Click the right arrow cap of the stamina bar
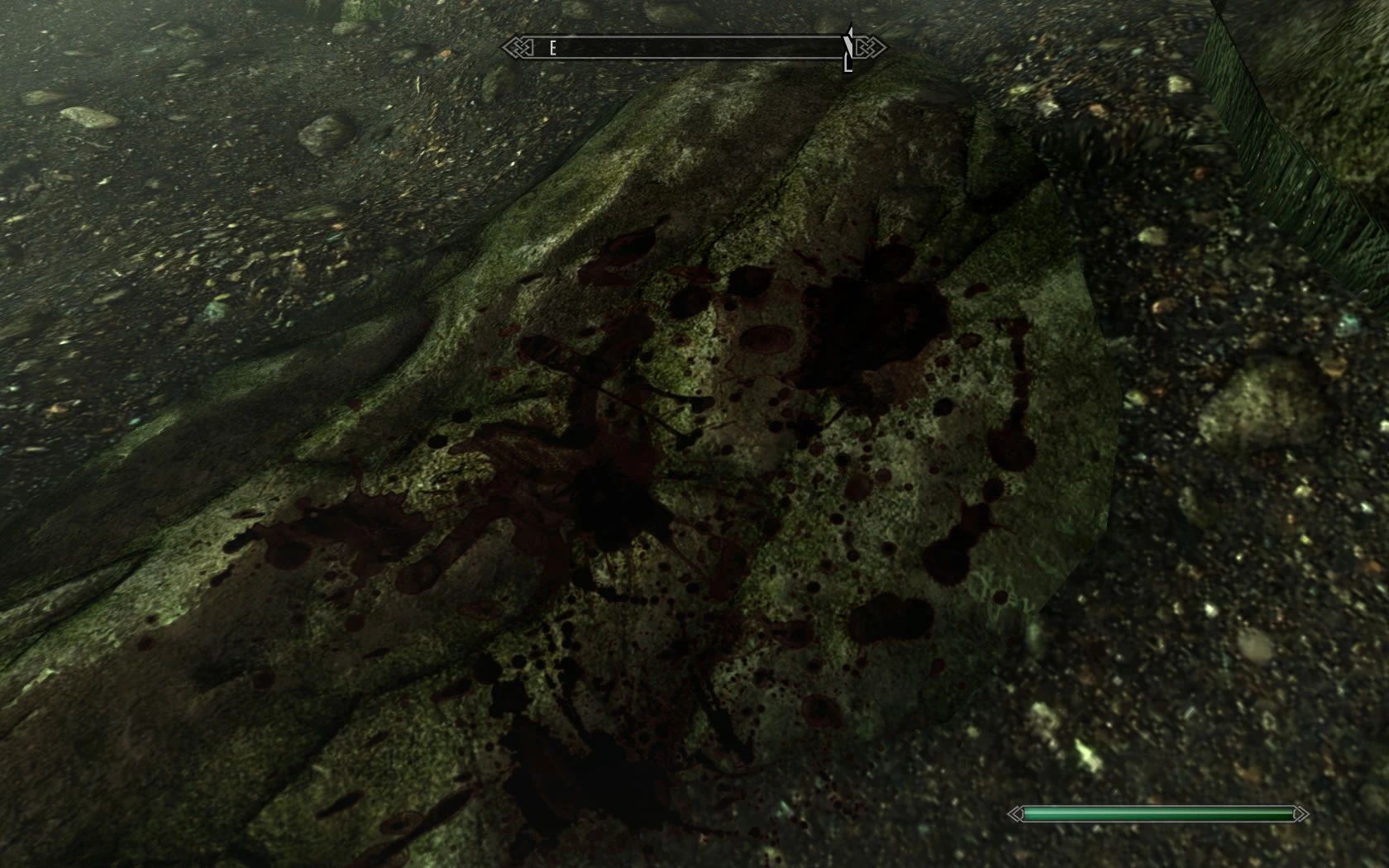Viewport: 1389px width, 868px height. (x=1301, y=813)
